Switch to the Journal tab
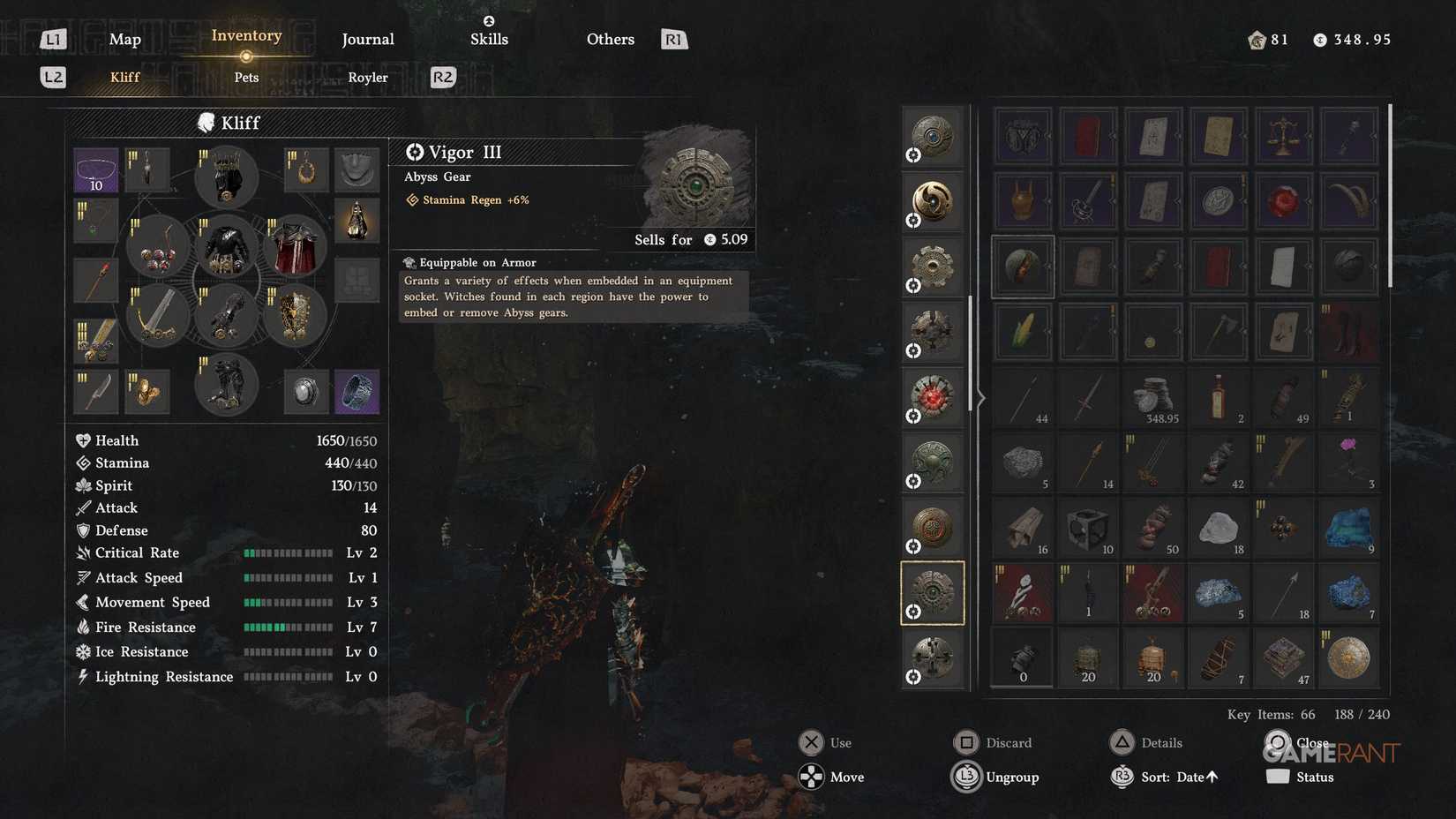 pyautogui.click(x=367, y=39)
